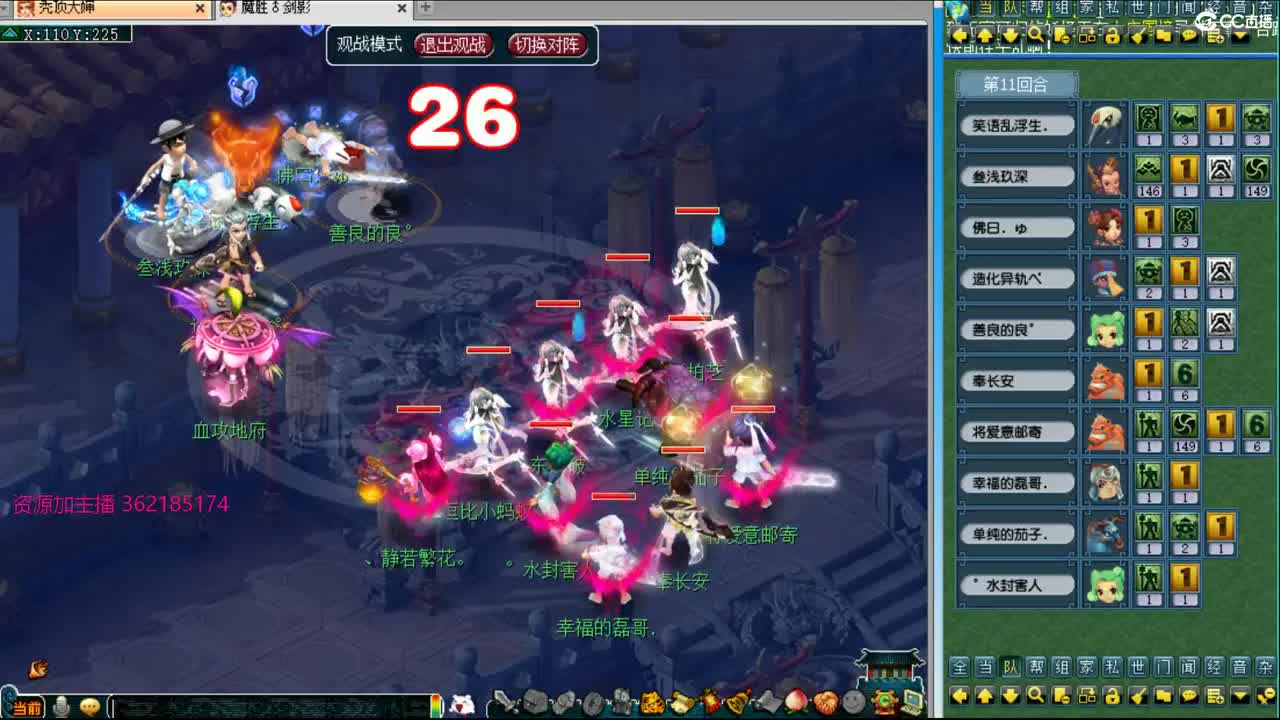
Task: Open the yellow dropdown arrow in the bottom chat toolbar
Action: tap(1239, 696)
